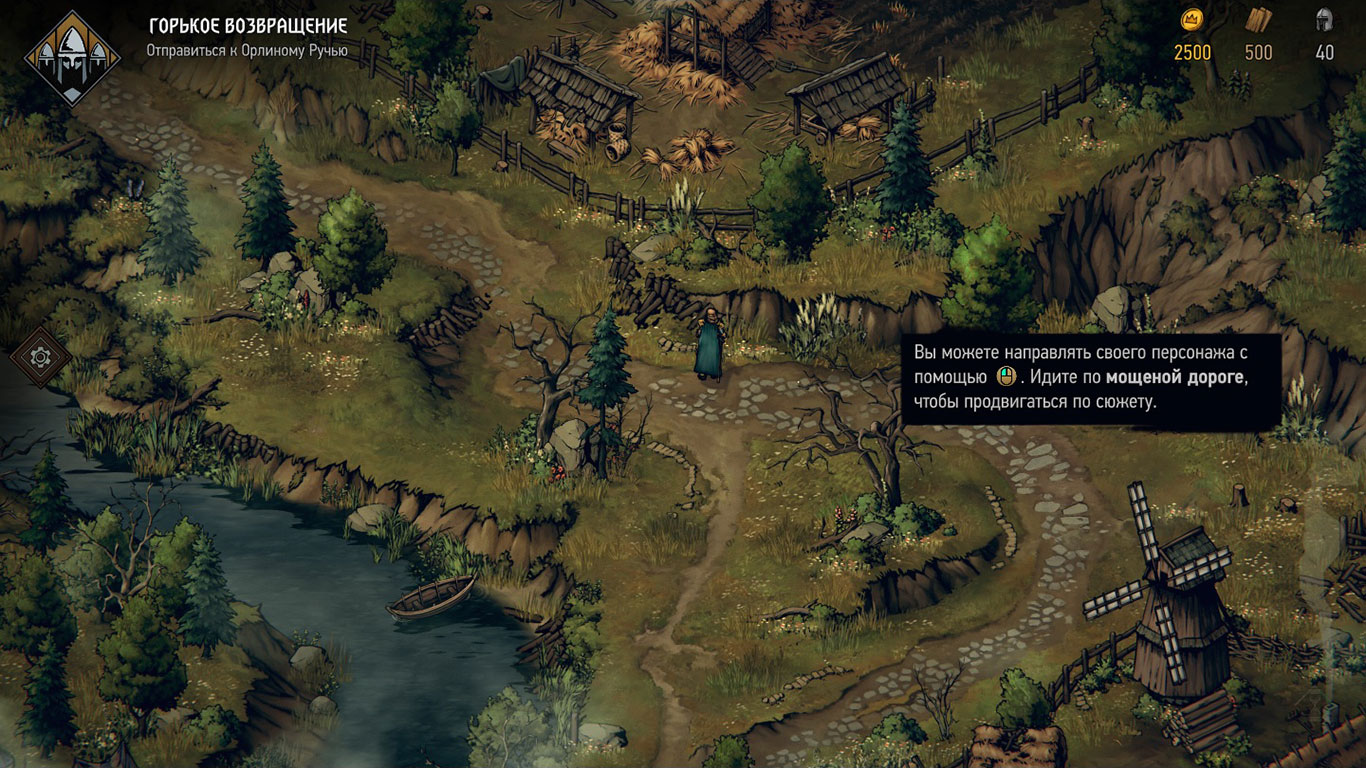The height and width of the screenshot is (768, 1366).
Task: Open the gear settings button
Action: (41, 356)
